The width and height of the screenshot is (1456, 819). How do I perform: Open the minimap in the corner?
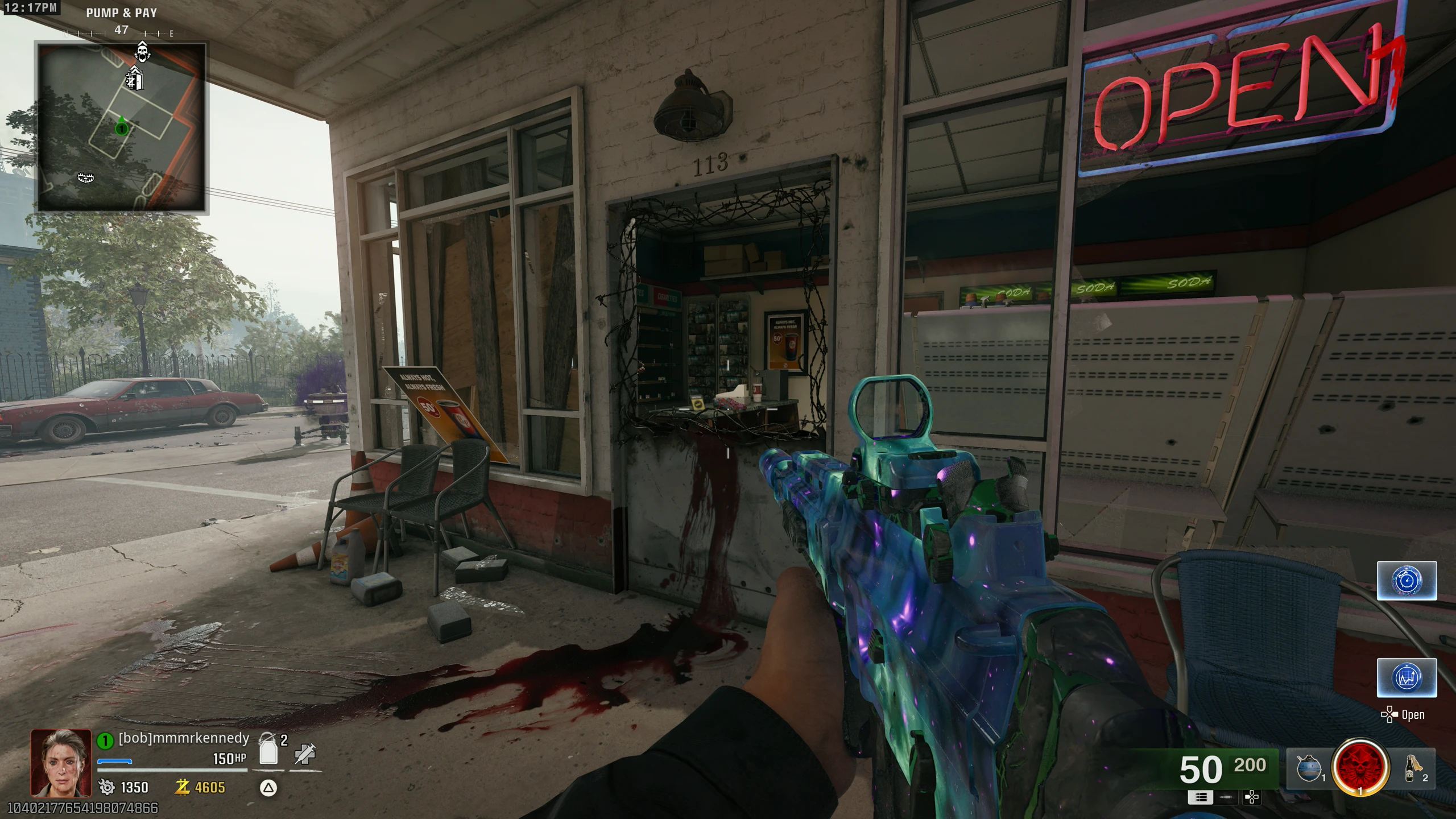click(x=121, y=127)
